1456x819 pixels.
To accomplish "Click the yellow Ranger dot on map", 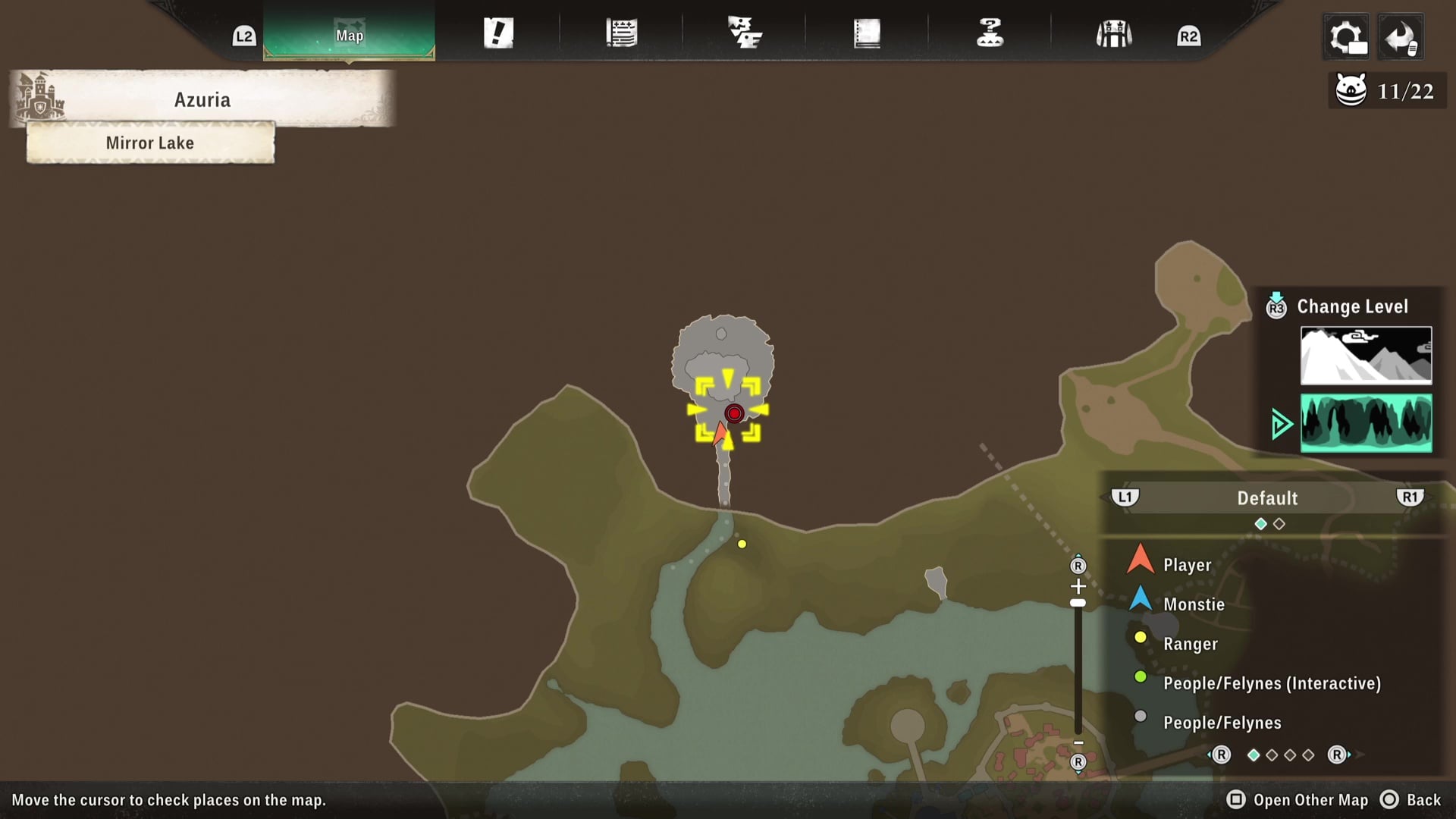I will tap(742, 544).
